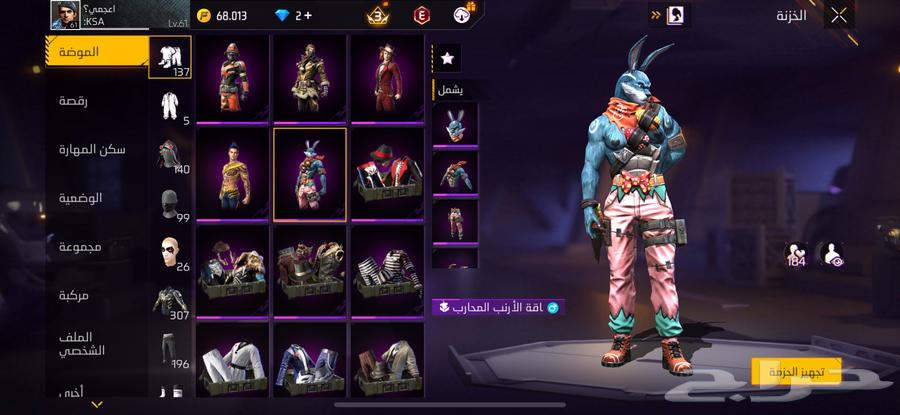The image size is (900, 415).
Task: Close the vault screen with the X
Action: (x=839, y=15)
